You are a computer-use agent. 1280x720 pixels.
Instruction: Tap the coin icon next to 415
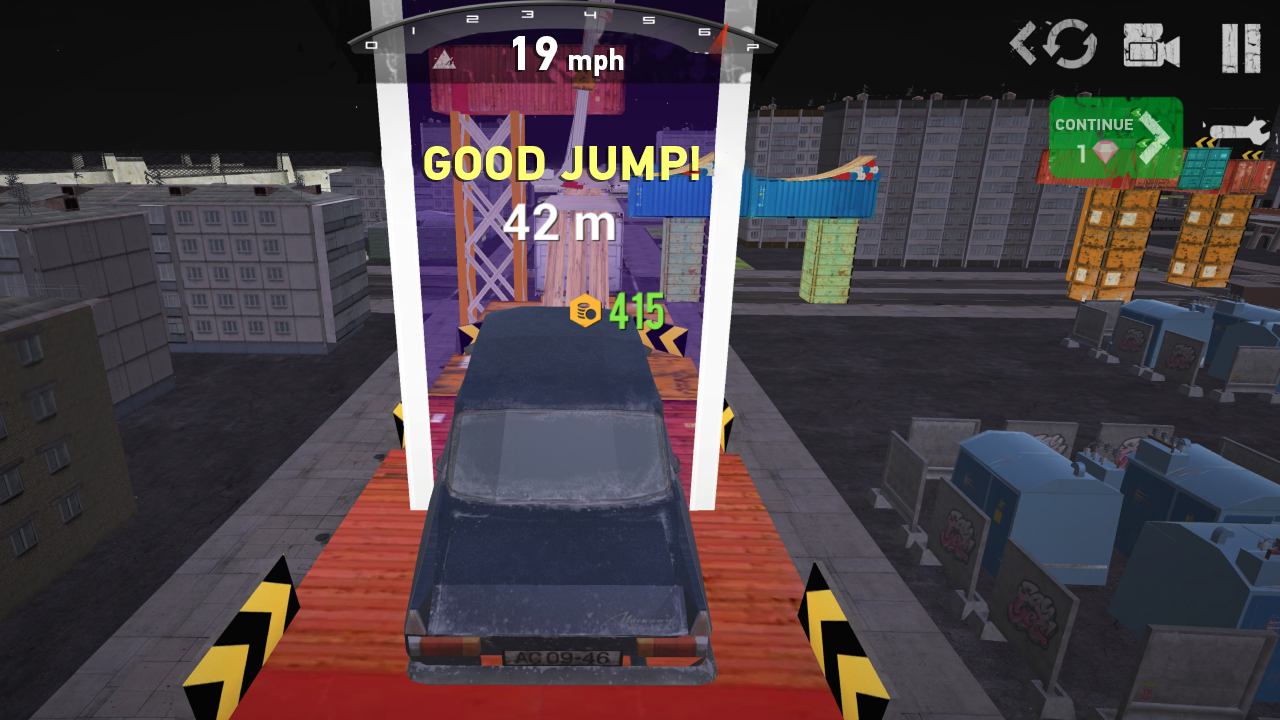pyautogui.click(x=585, y=312)
